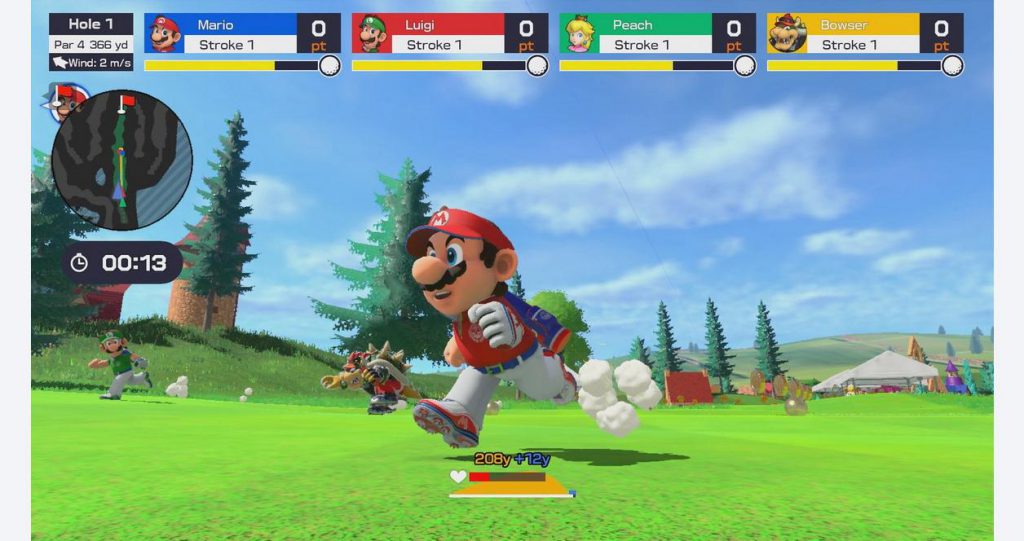Click Luigi's portrait icon
The width and height of the screenshot is (1024, 541).
pos(372,35)
